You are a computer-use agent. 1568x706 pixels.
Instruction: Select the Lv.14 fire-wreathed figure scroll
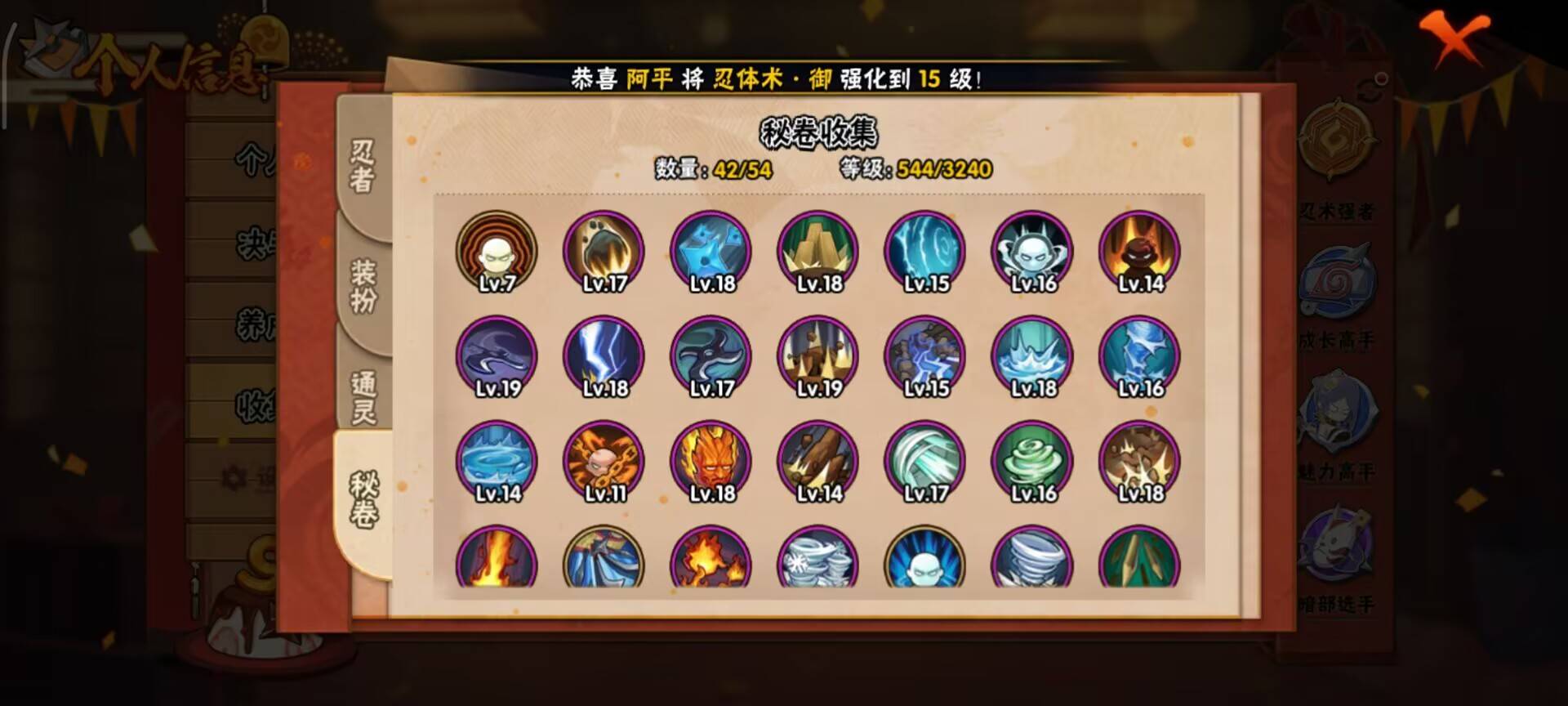tap(1140, 252)
